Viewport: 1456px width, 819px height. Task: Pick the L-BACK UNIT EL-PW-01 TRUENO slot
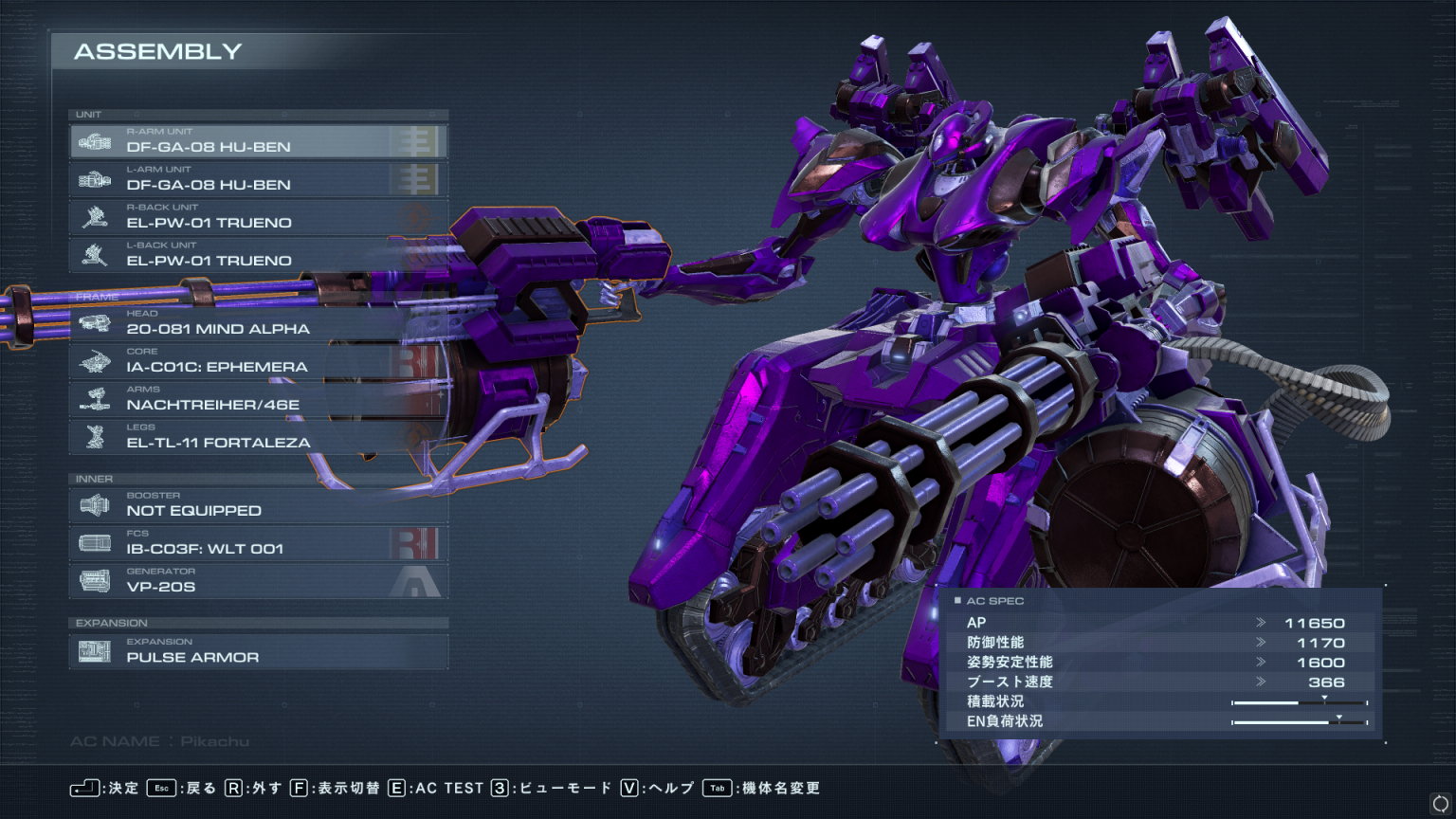pyautogui.click(x=258, y=255)
